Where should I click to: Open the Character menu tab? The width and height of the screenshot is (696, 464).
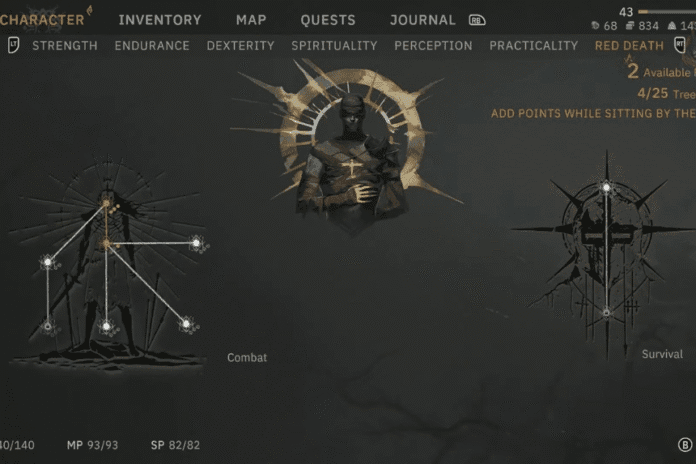(x=42, y=19)
